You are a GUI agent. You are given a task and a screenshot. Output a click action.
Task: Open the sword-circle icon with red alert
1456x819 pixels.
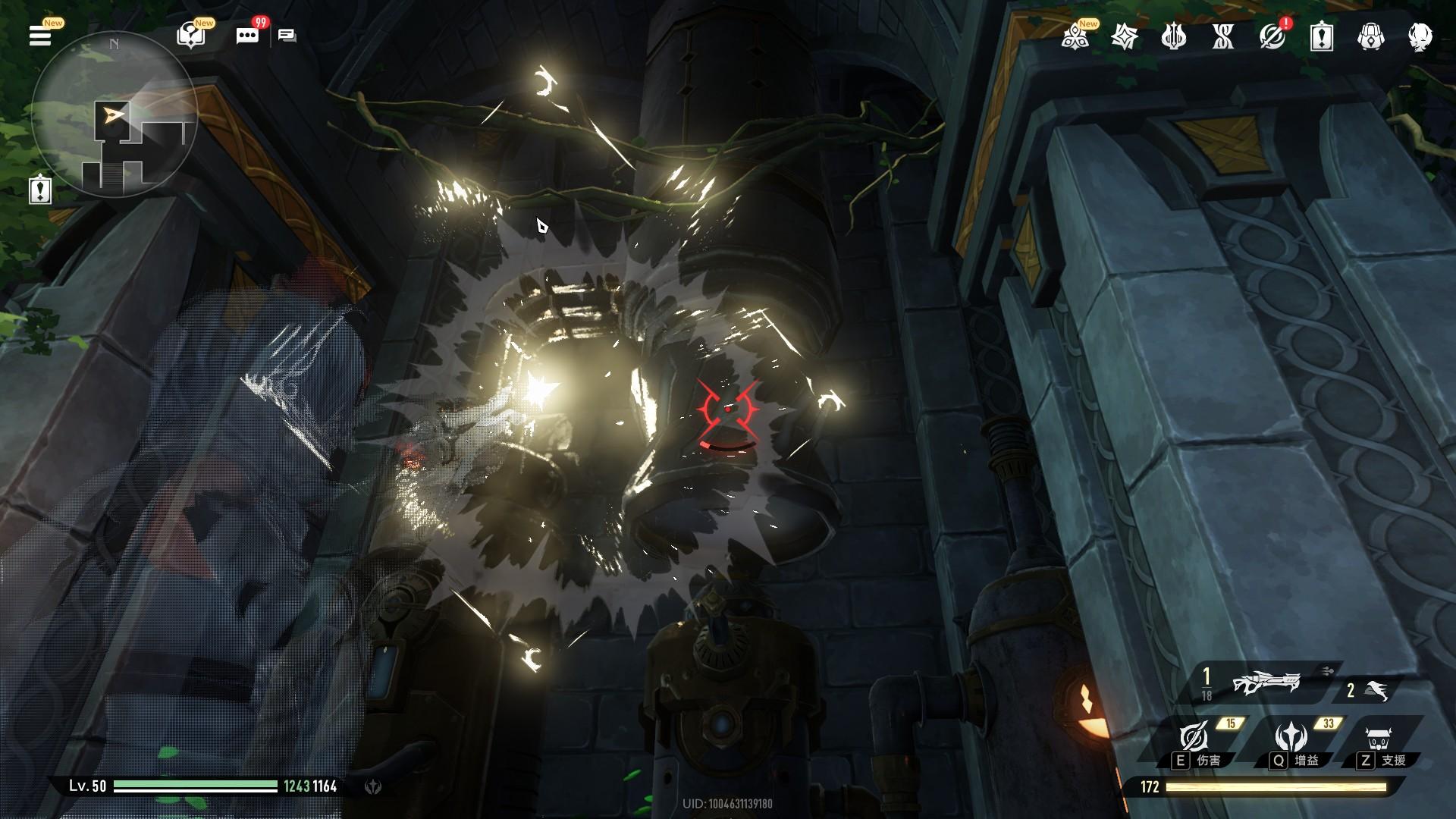point(1272,36)
